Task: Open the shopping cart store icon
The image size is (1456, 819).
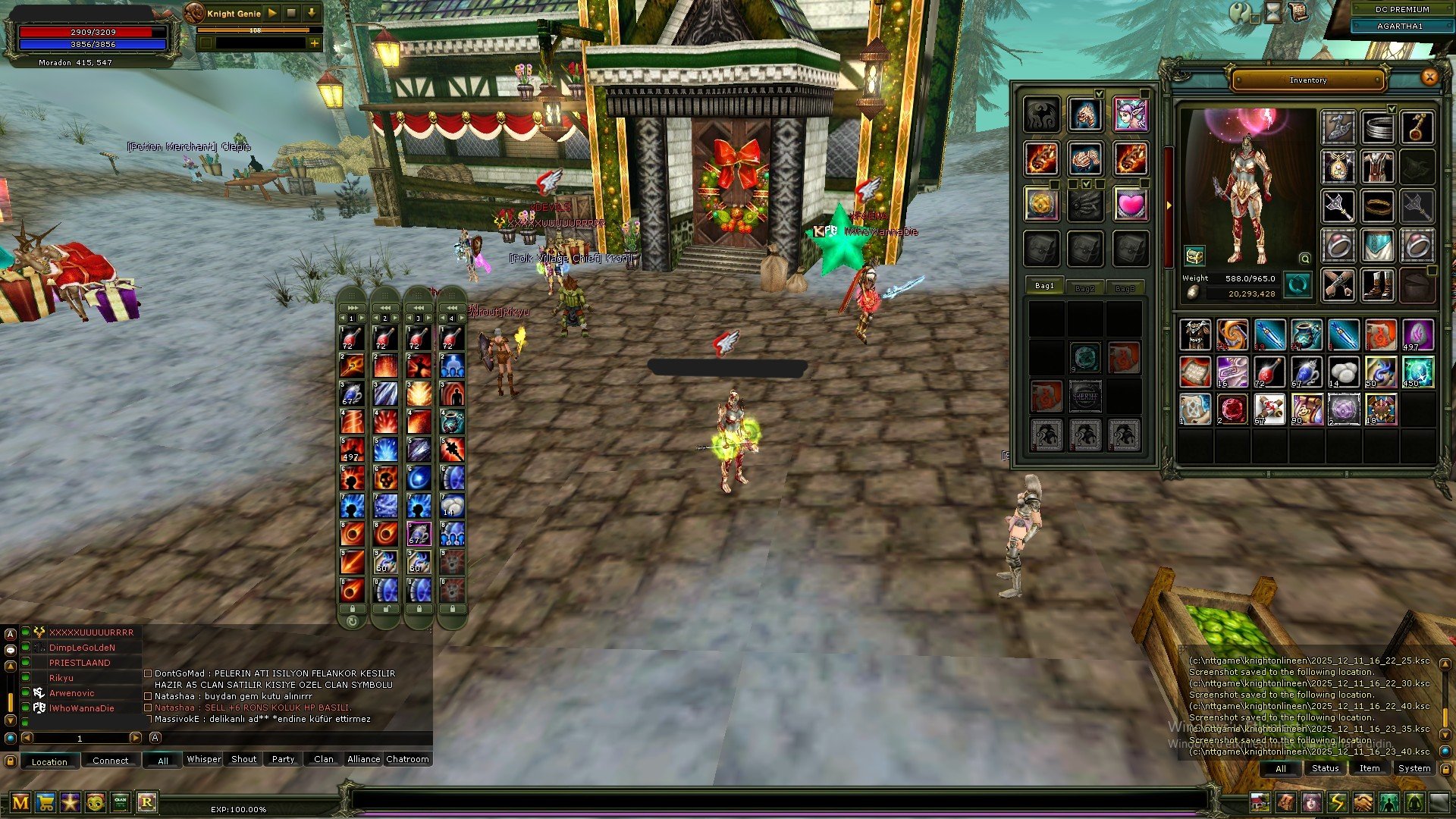Action: 45,802
